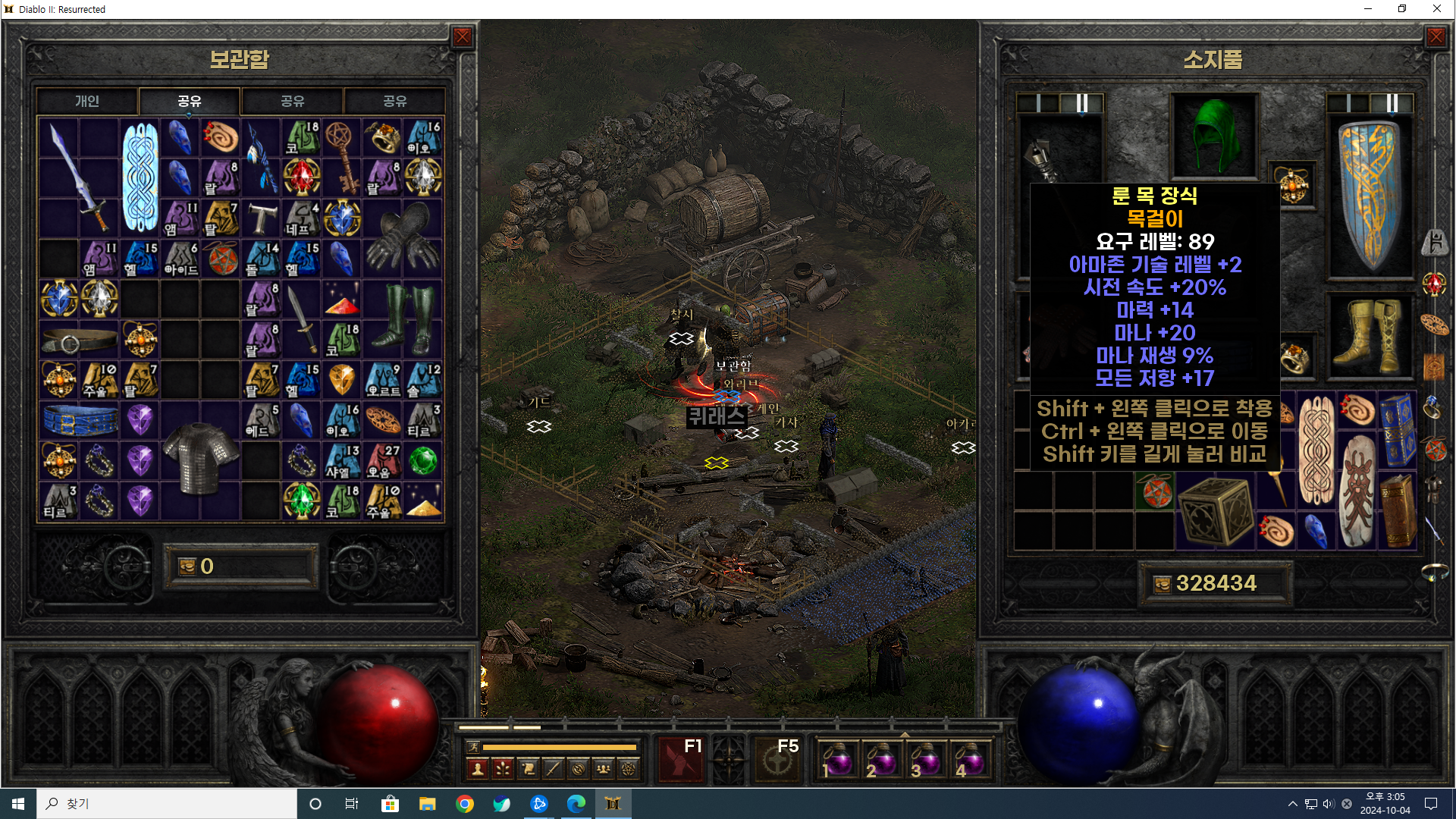Use the potion in belt slot 1
The image size is (1456, 819).
(837, 760)
